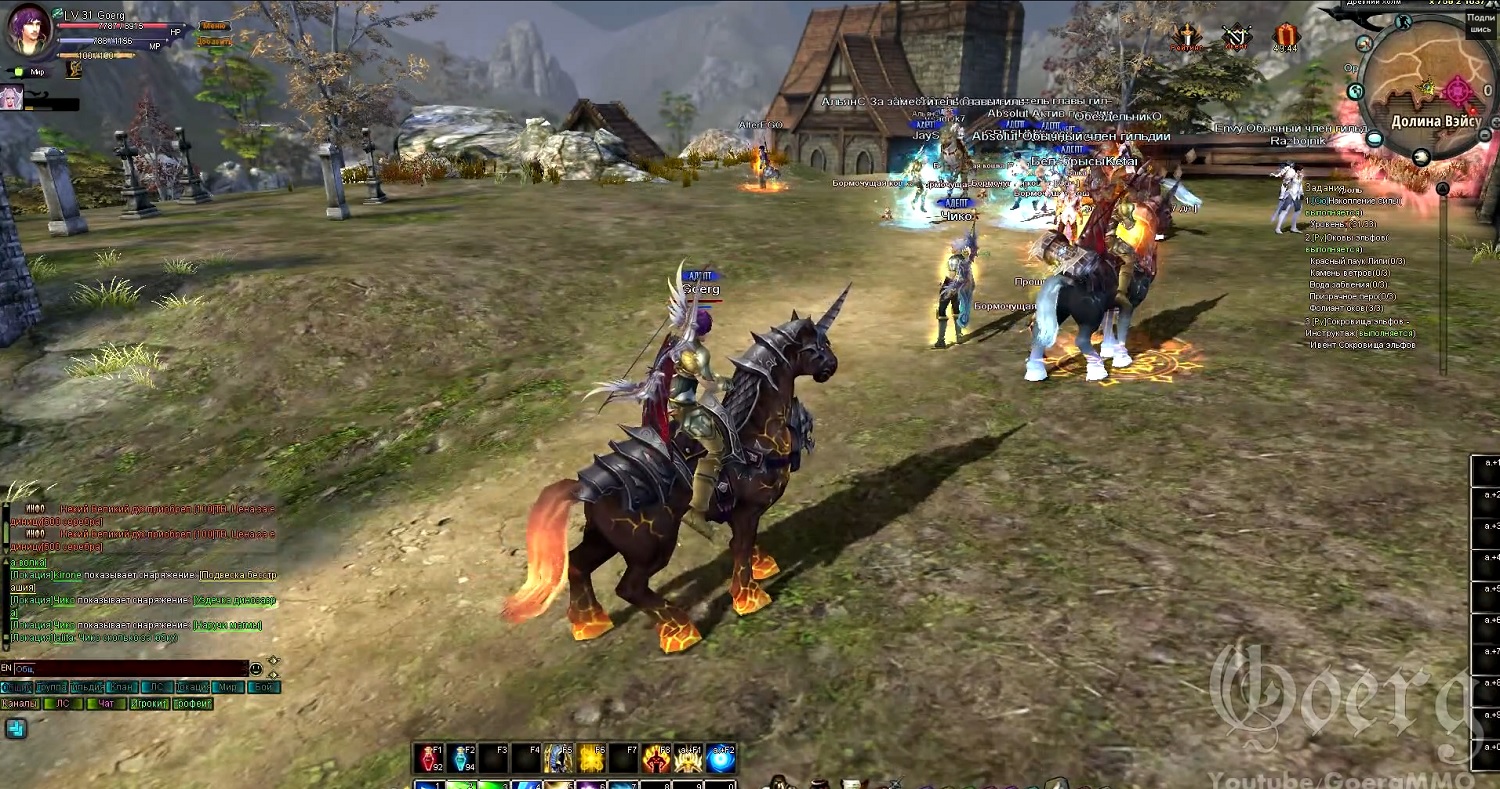The width and height of the screenshot is (1500, 789).
Task: Click the Подпишись subscribe button
Action: click(x=1480, y=23)
